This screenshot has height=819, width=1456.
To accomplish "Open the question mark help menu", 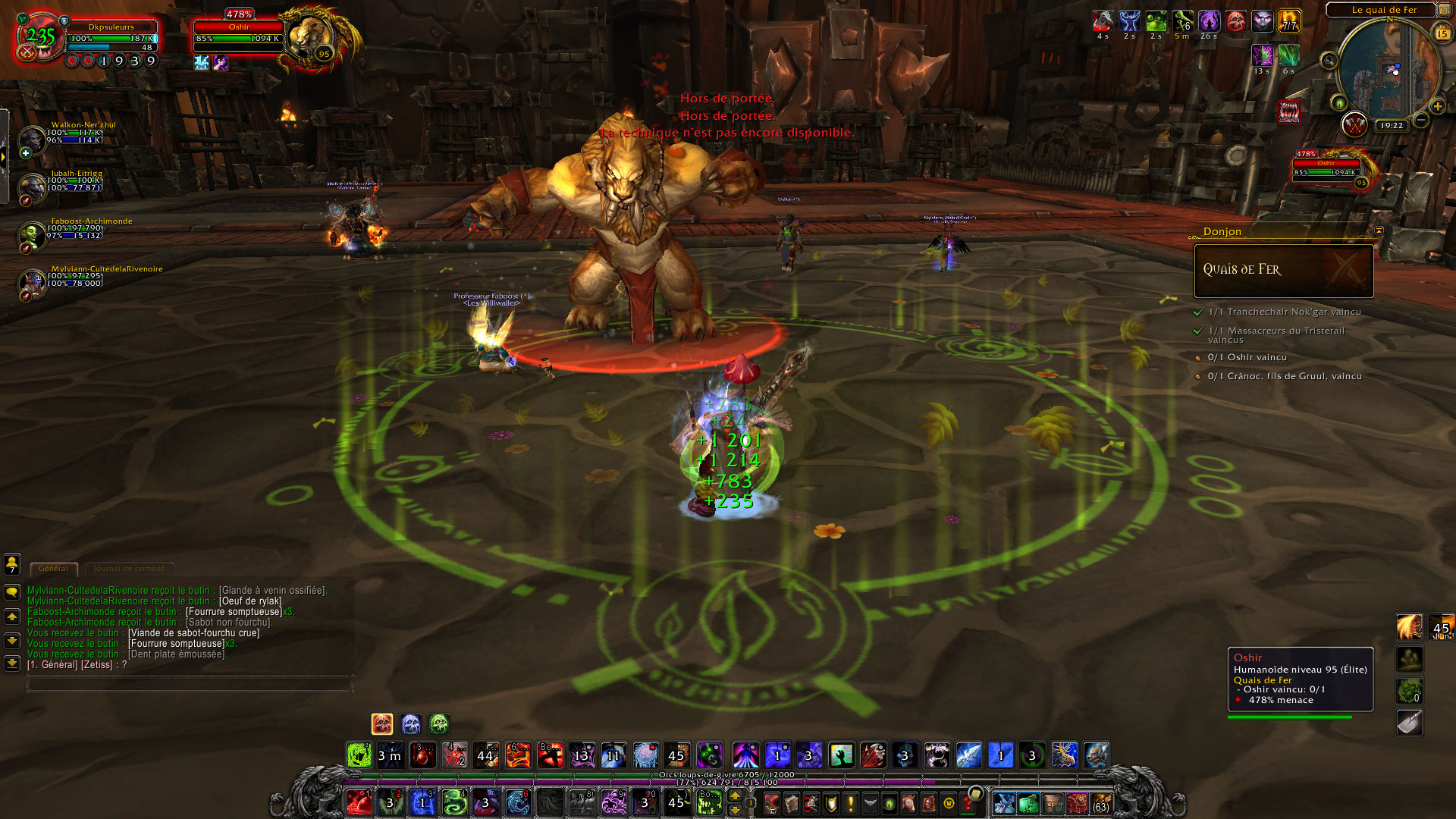I will [968, 802].
